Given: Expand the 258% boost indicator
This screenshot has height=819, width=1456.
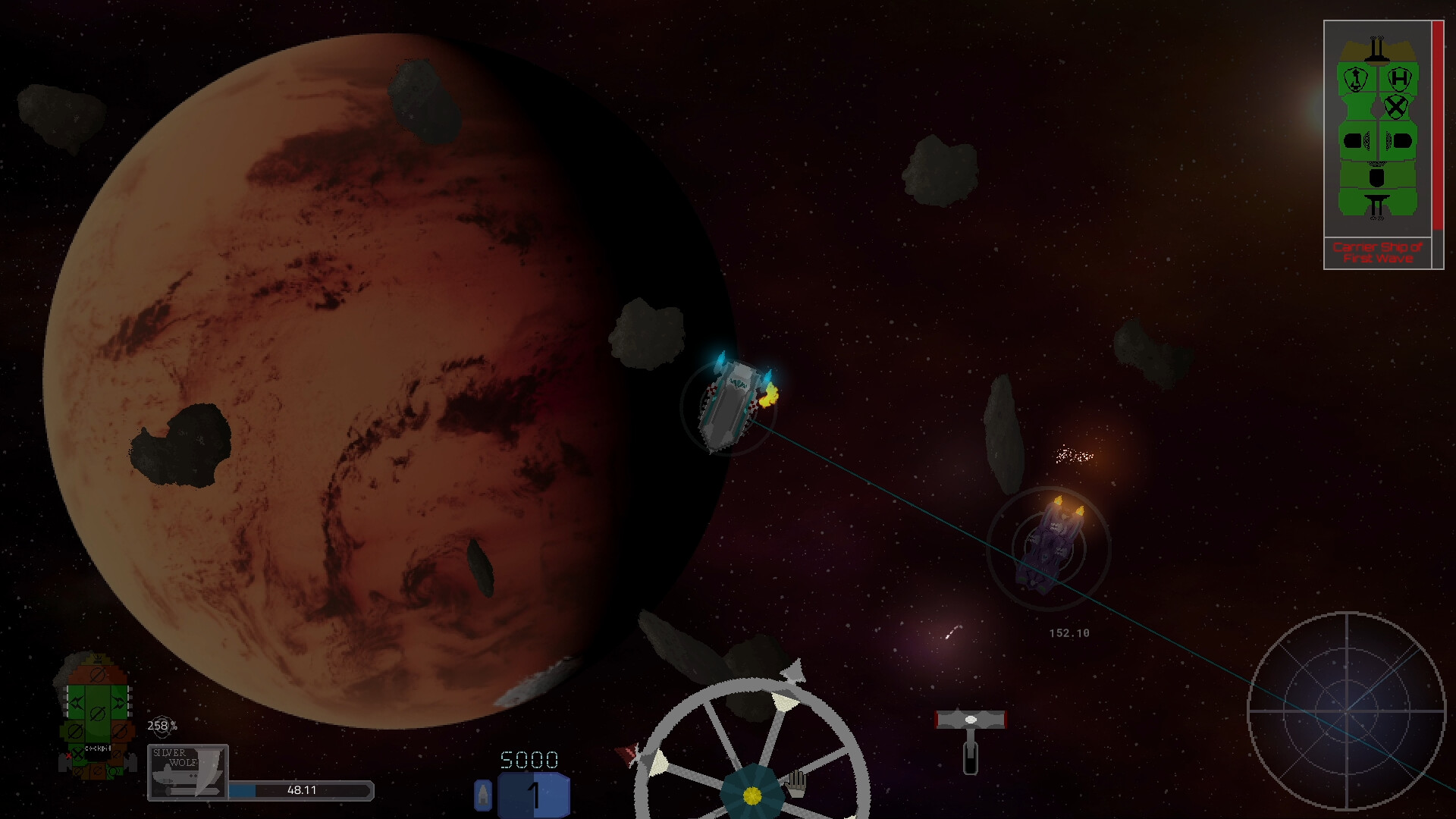Looking at the screenshot, I should pyautogui.click(x=162, y=726).
